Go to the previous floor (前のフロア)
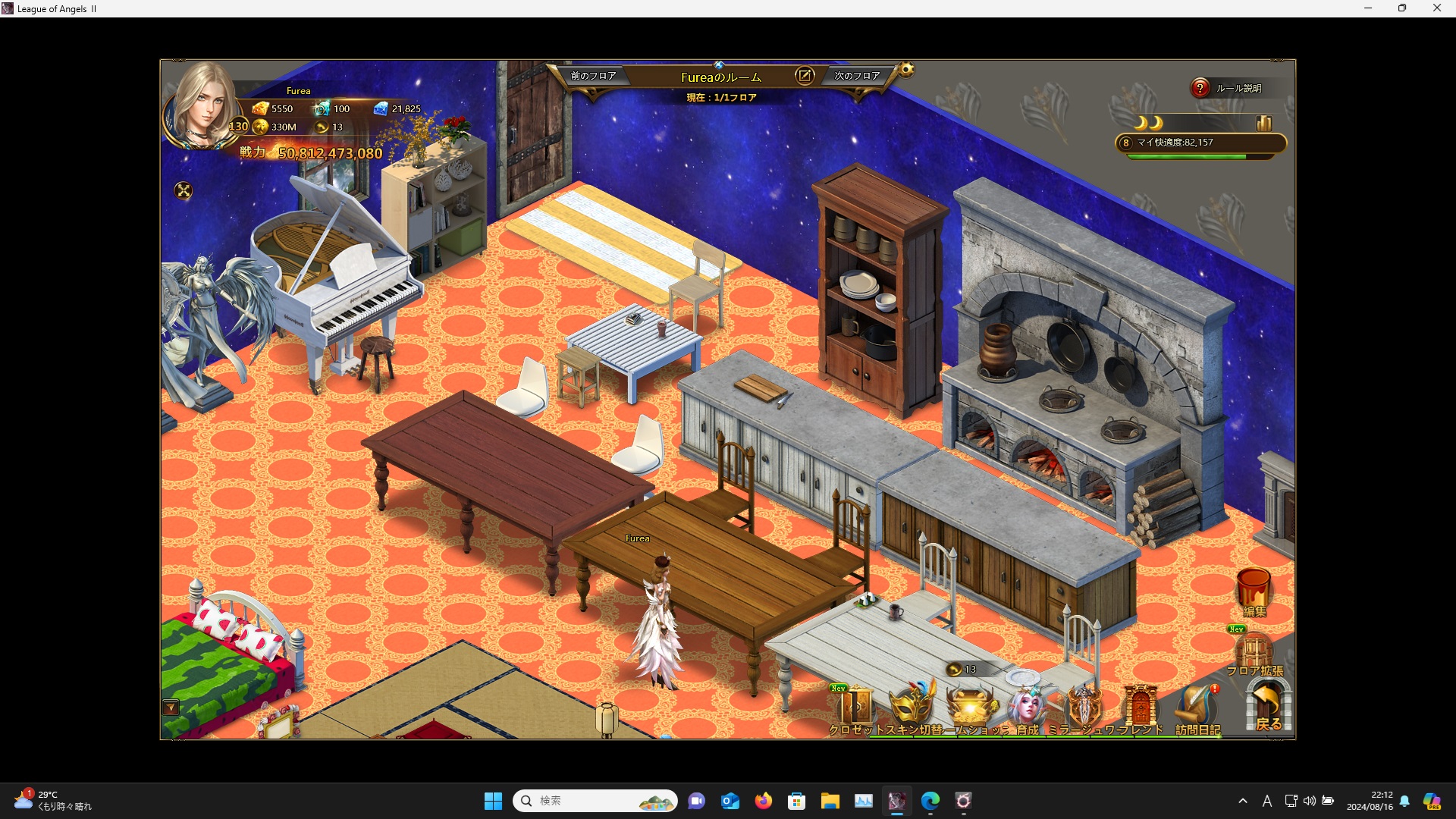Image resolution: width=1456 pixels, height=819 pixels. tap(593, 76)
